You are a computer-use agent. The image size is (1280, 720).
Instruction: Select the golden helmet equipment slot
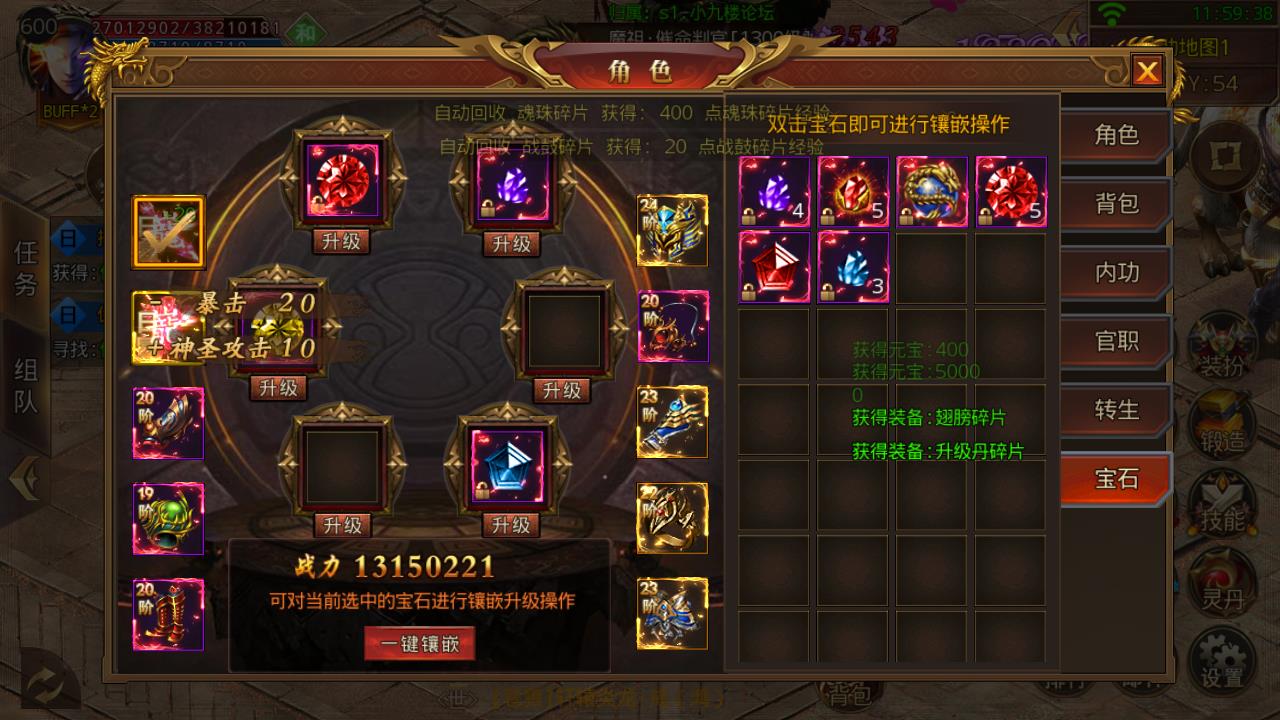(x=672, y=230)
